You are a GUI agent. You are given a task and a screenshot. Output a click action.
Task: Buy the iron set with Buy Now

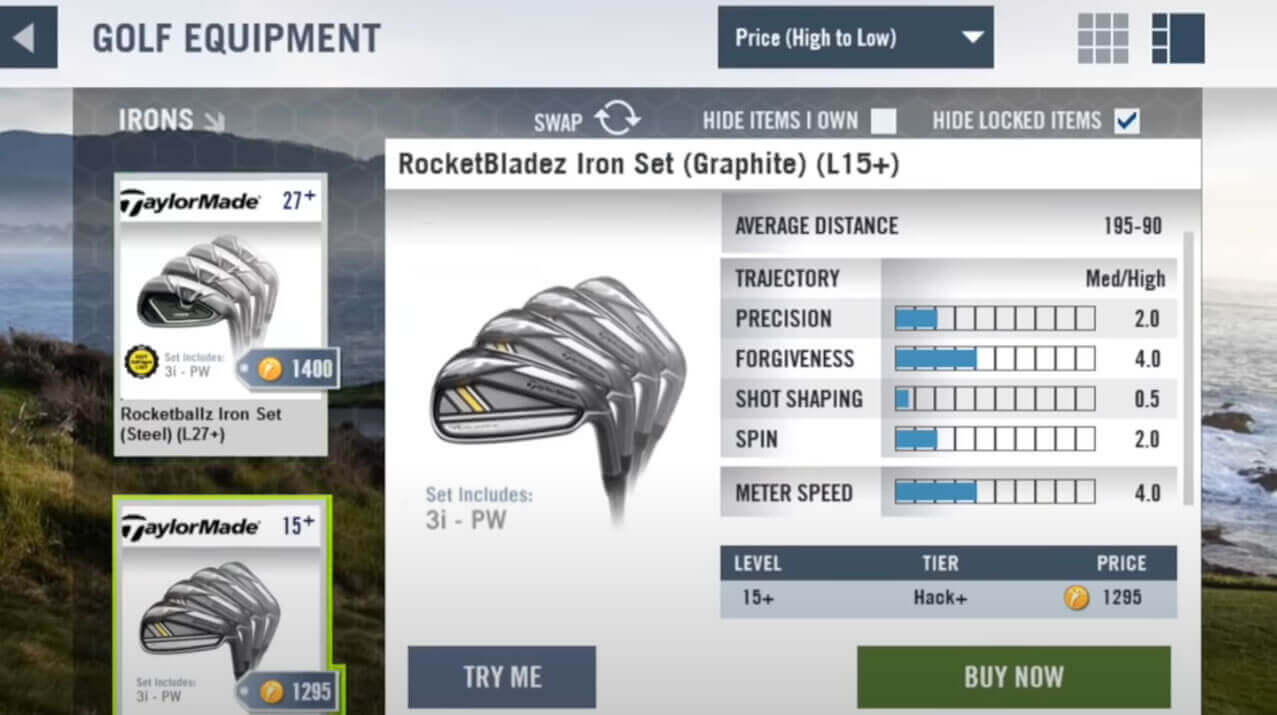tap(1013, 677)
